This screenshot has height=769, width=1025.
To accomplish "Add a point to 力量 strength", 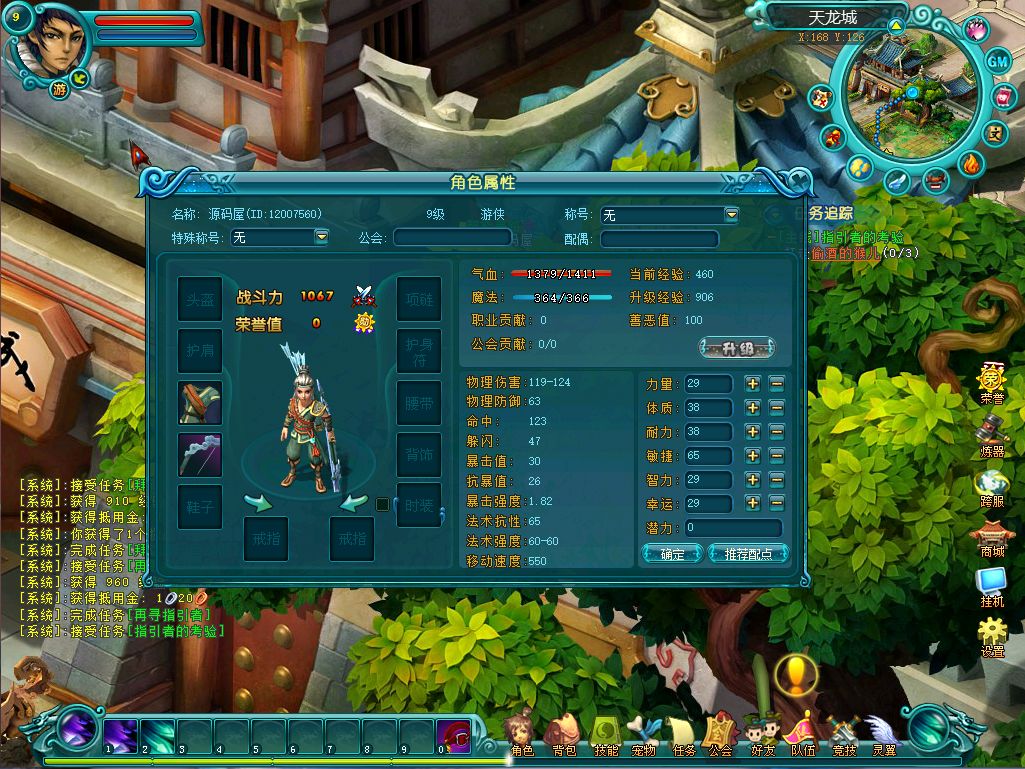I will 753,384.
